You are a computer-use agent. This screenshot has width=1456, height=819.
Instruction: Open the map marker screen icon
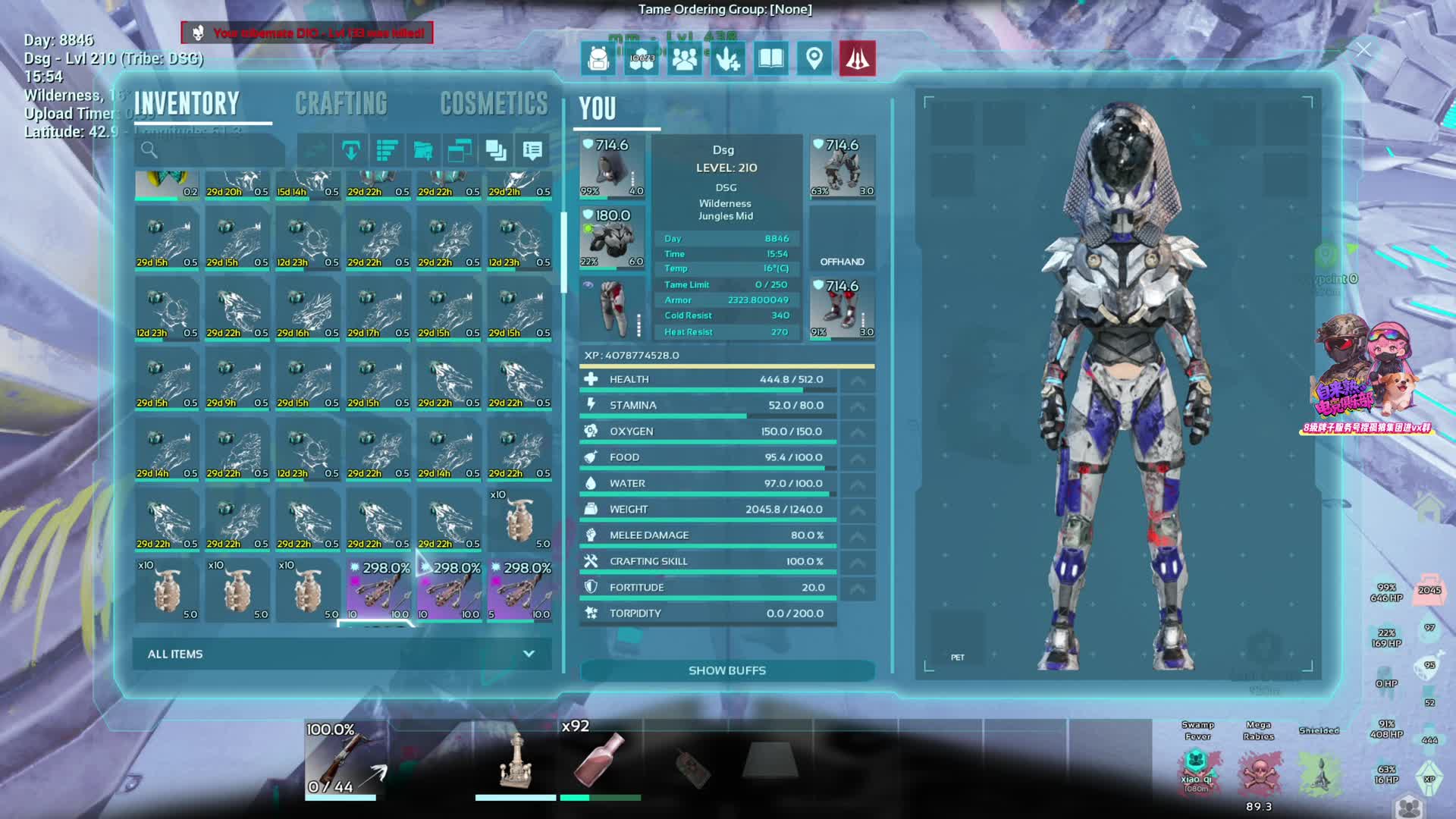point(814,58)
